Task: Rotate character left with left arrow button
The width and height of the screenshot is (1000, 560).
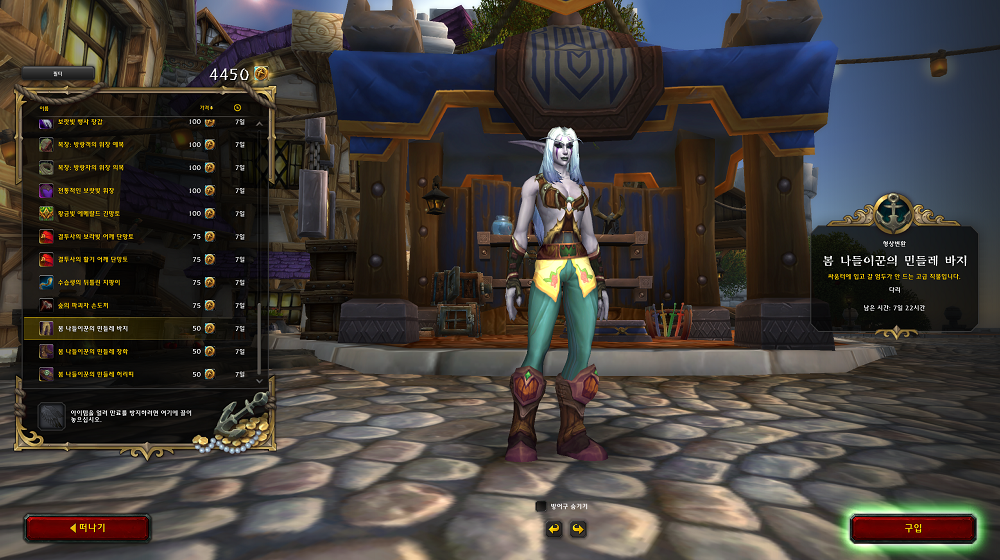Action: click(x=553, y=528)
